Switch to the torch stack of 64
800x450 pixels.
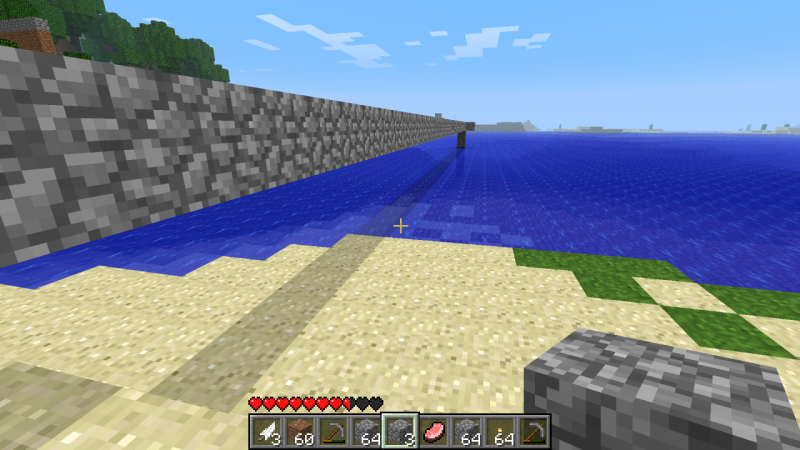pos(500,431)
